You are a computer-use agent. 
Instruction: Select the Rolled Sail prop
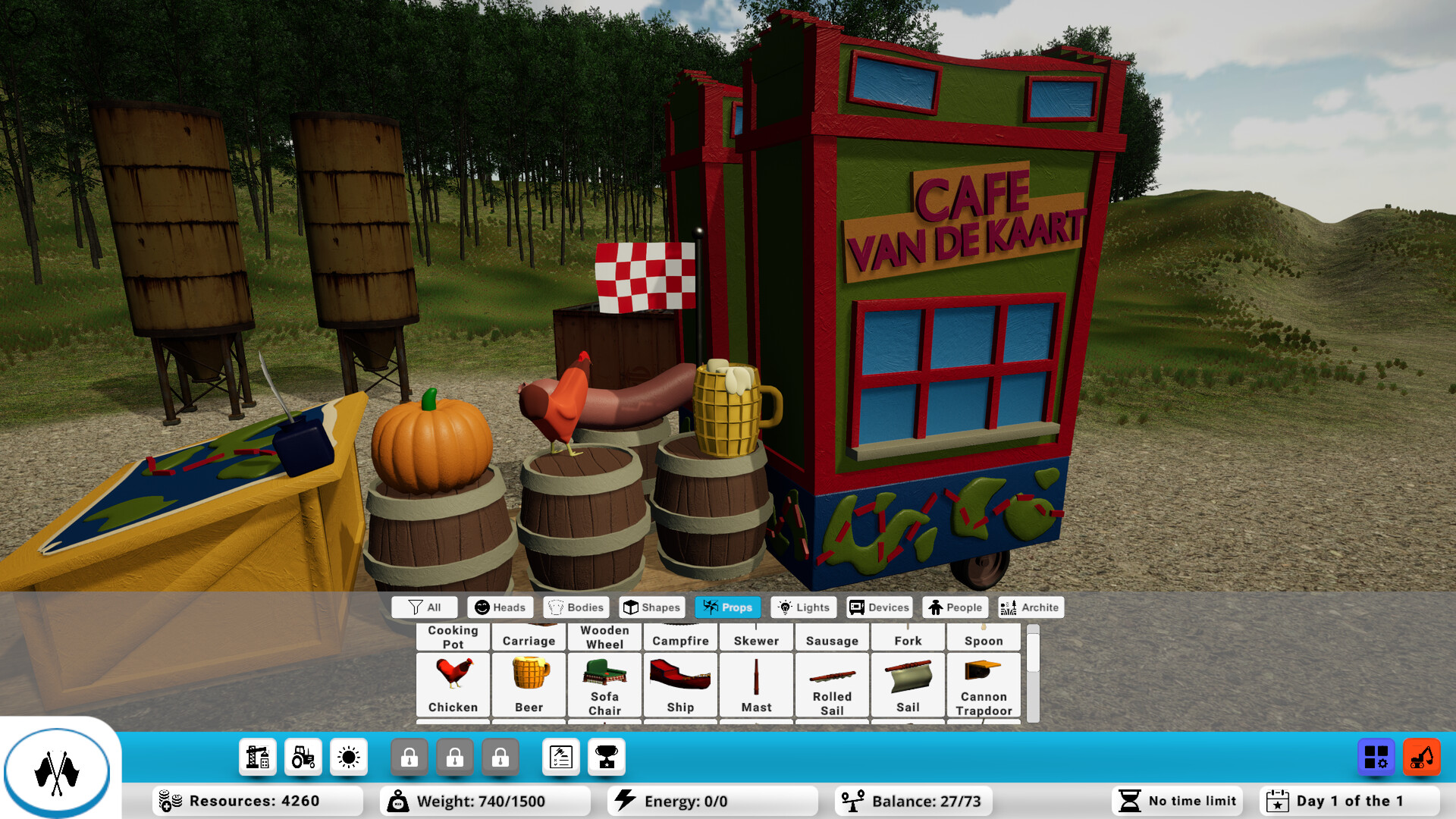pyautogui.click(x=832, y=685)
